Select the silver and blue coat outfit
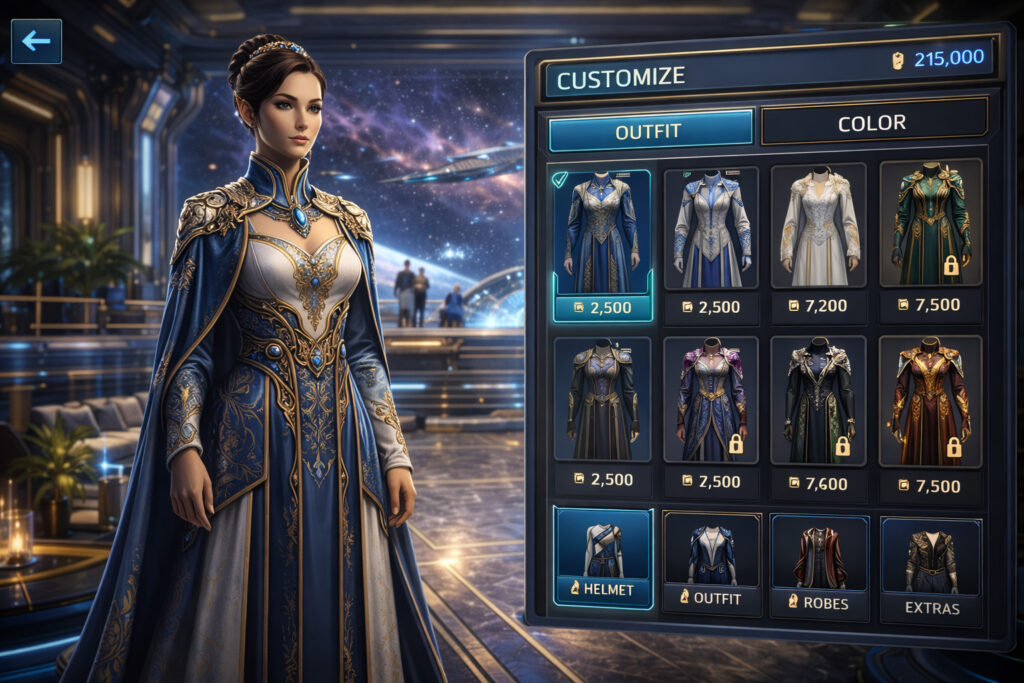The image size is (1024, 683). tap(710, 228)
